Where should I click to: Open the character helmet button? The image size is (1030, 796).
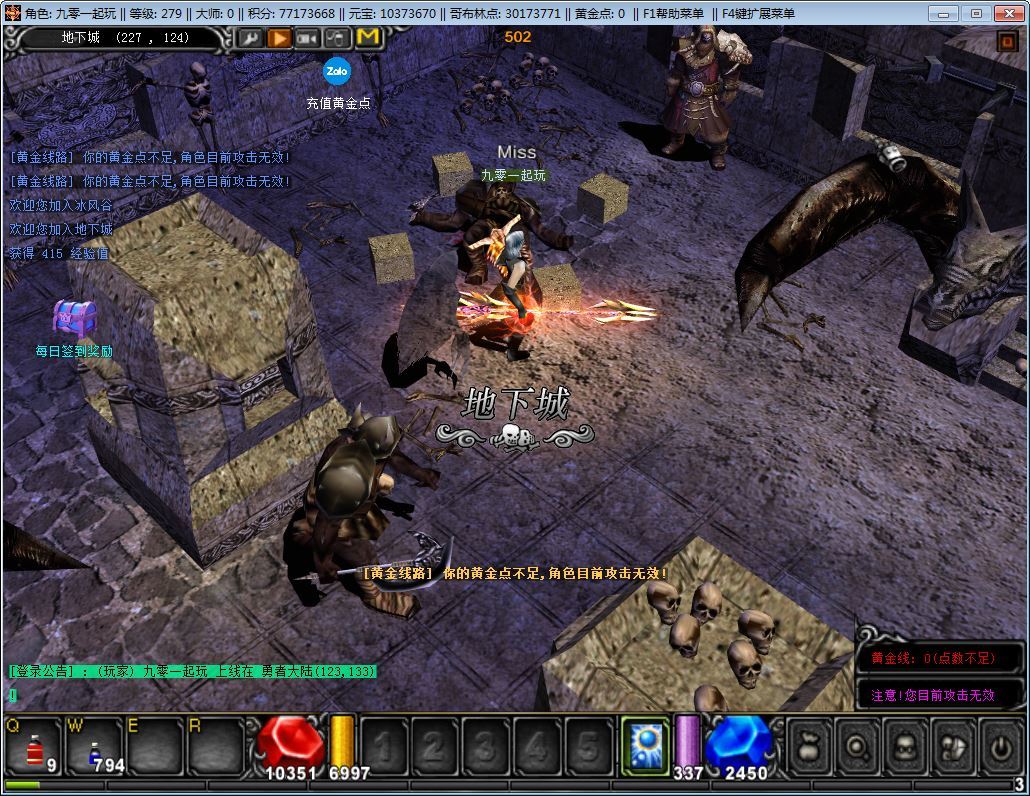click(x=904, y=746)
